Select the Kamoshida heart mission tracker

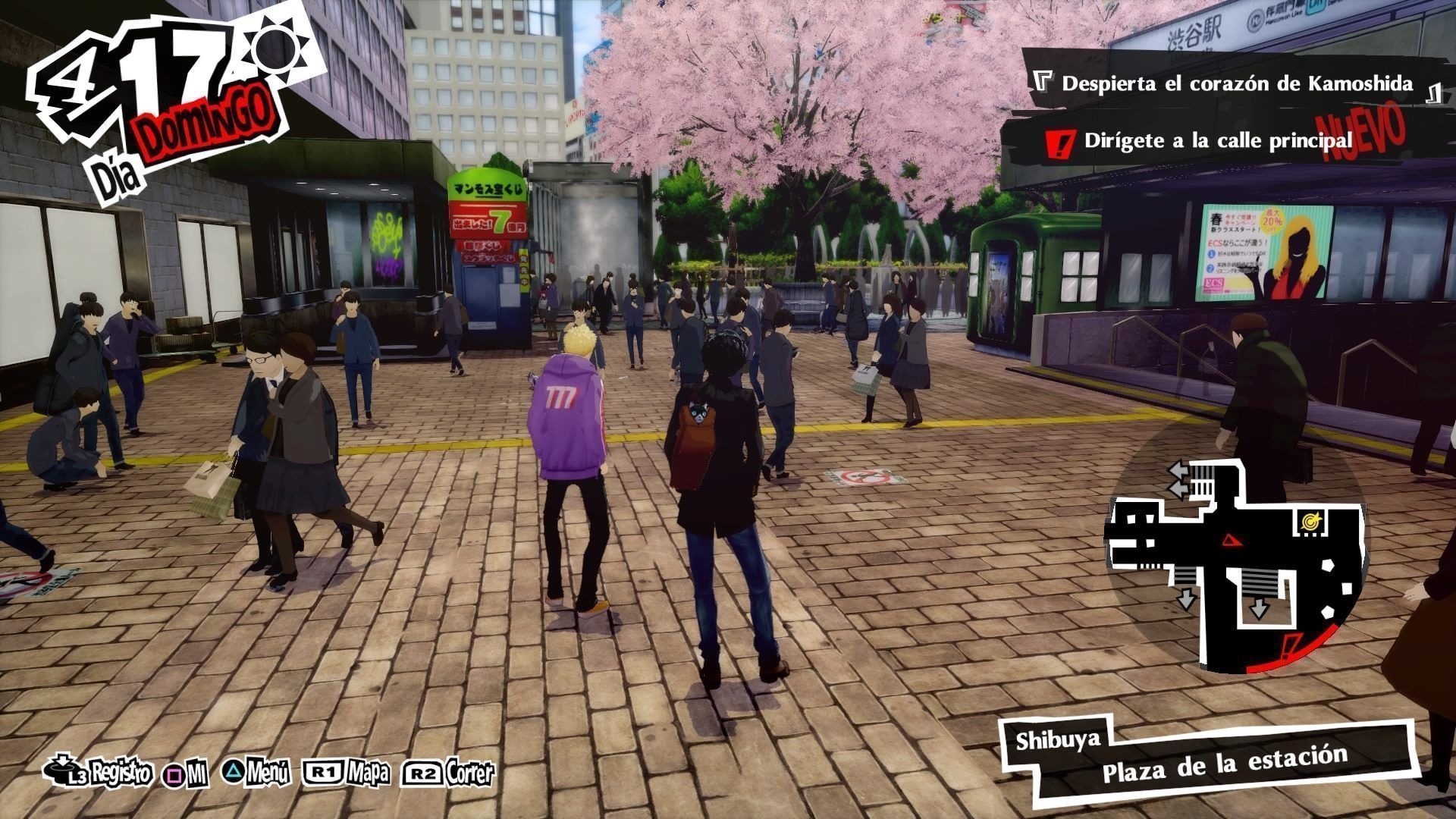coord(1236,83)
